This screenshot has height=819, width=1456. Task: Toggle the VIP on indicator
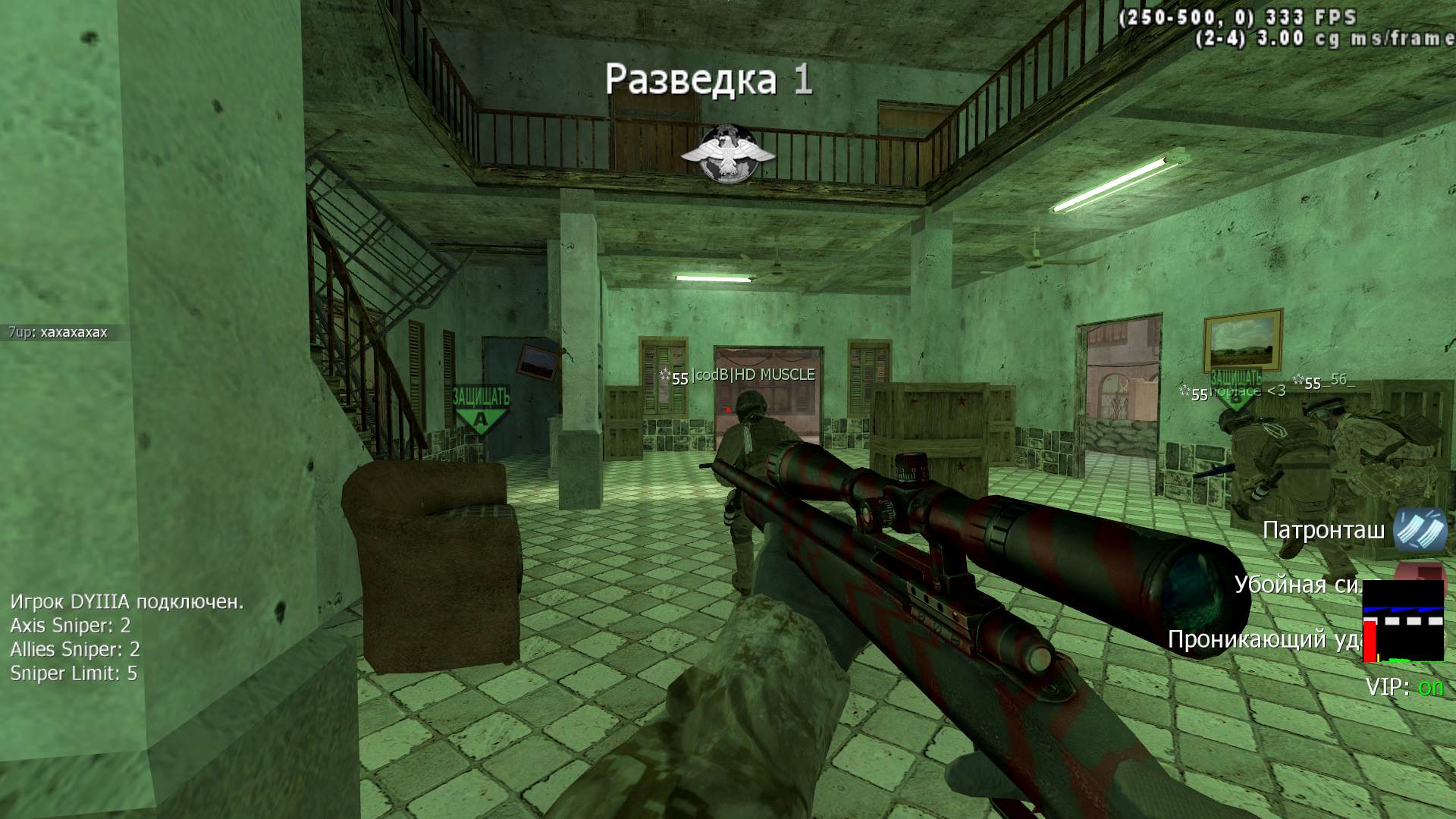tap(1405, 687)
